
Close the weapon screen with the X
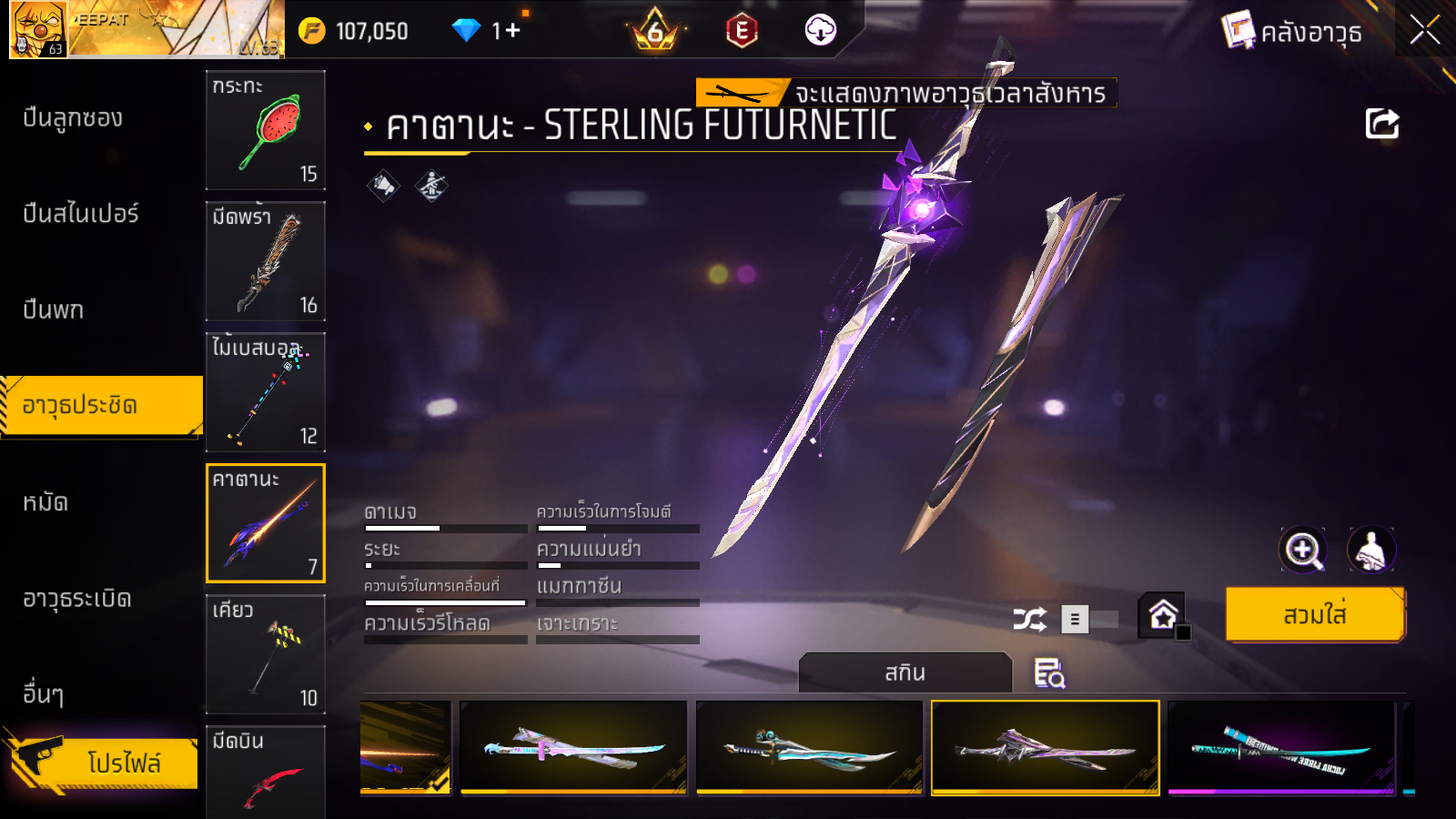[x=1424, y=31]
